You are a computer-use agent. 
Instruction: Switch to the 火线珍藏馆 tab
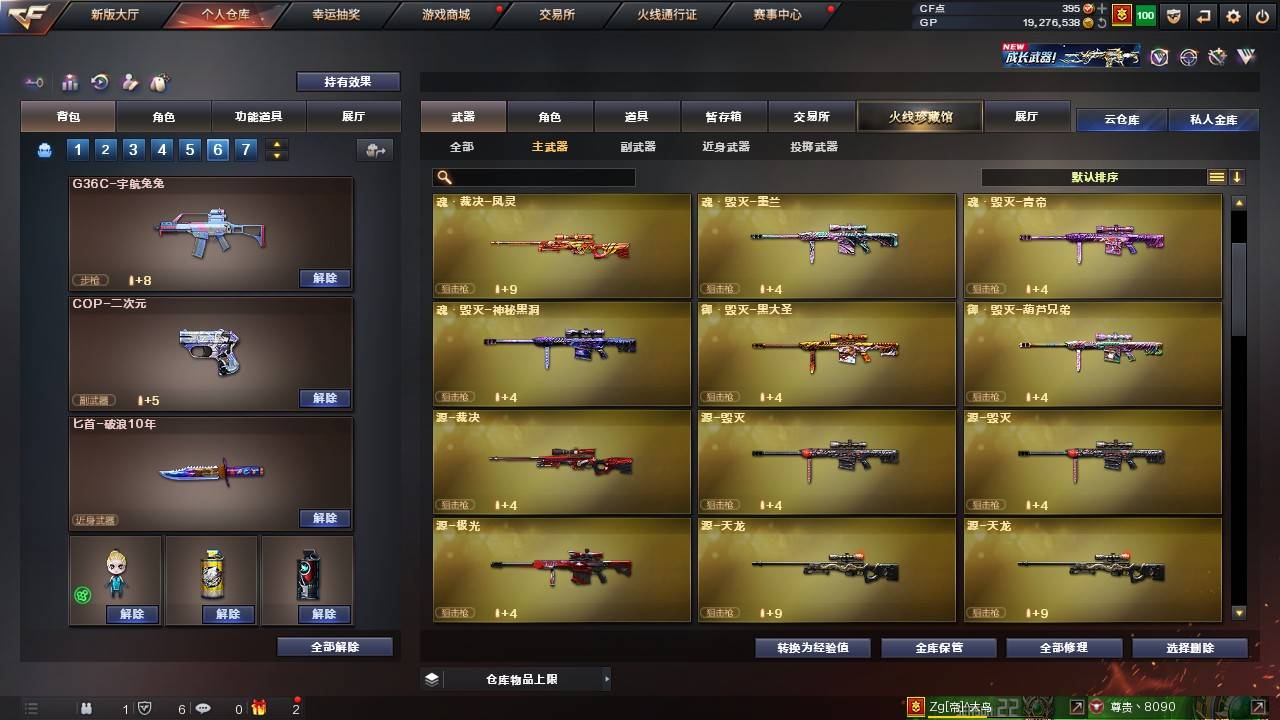coord(918,116)
